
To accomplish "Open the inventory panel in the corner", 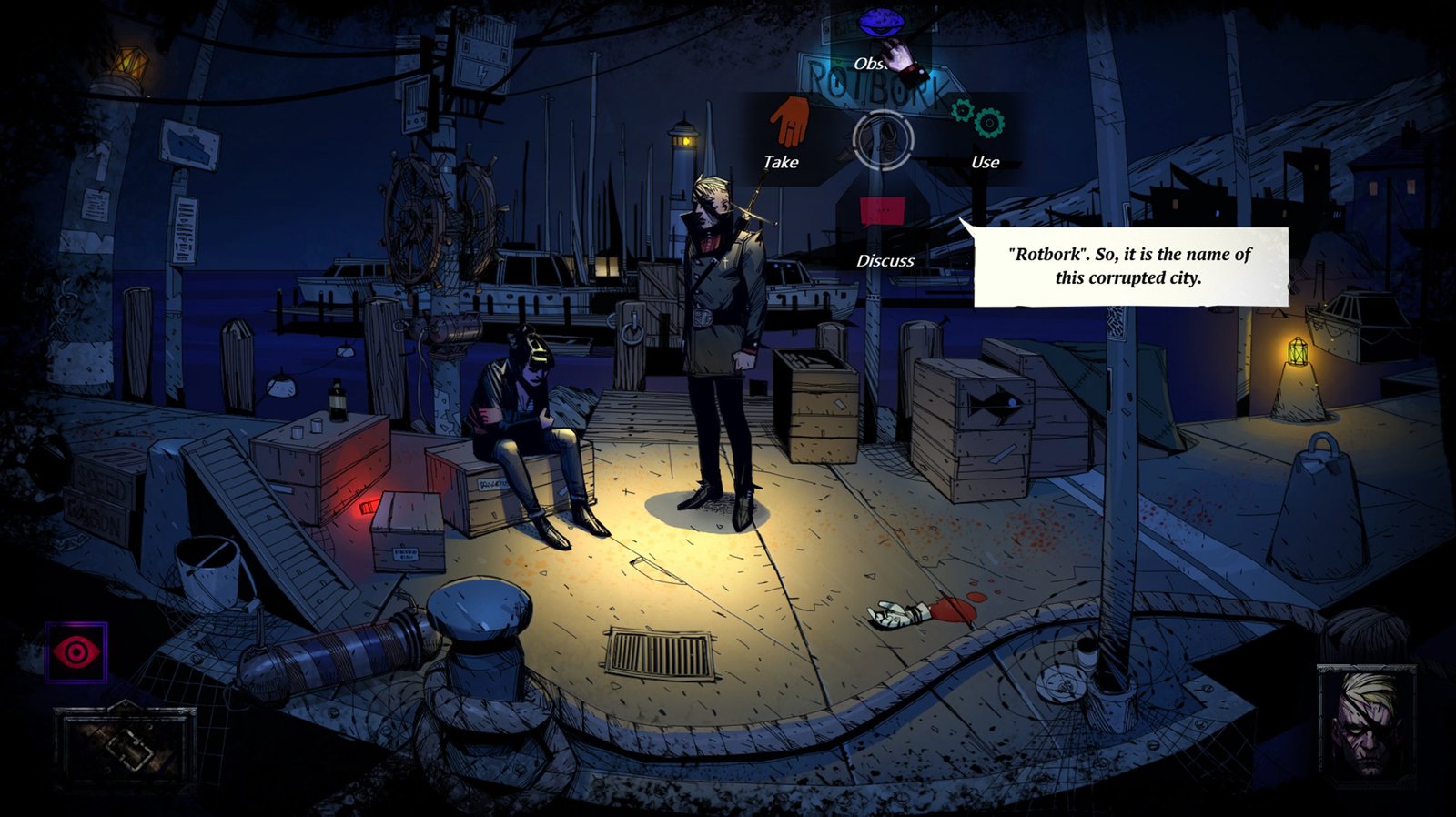I will pos(125,745).
